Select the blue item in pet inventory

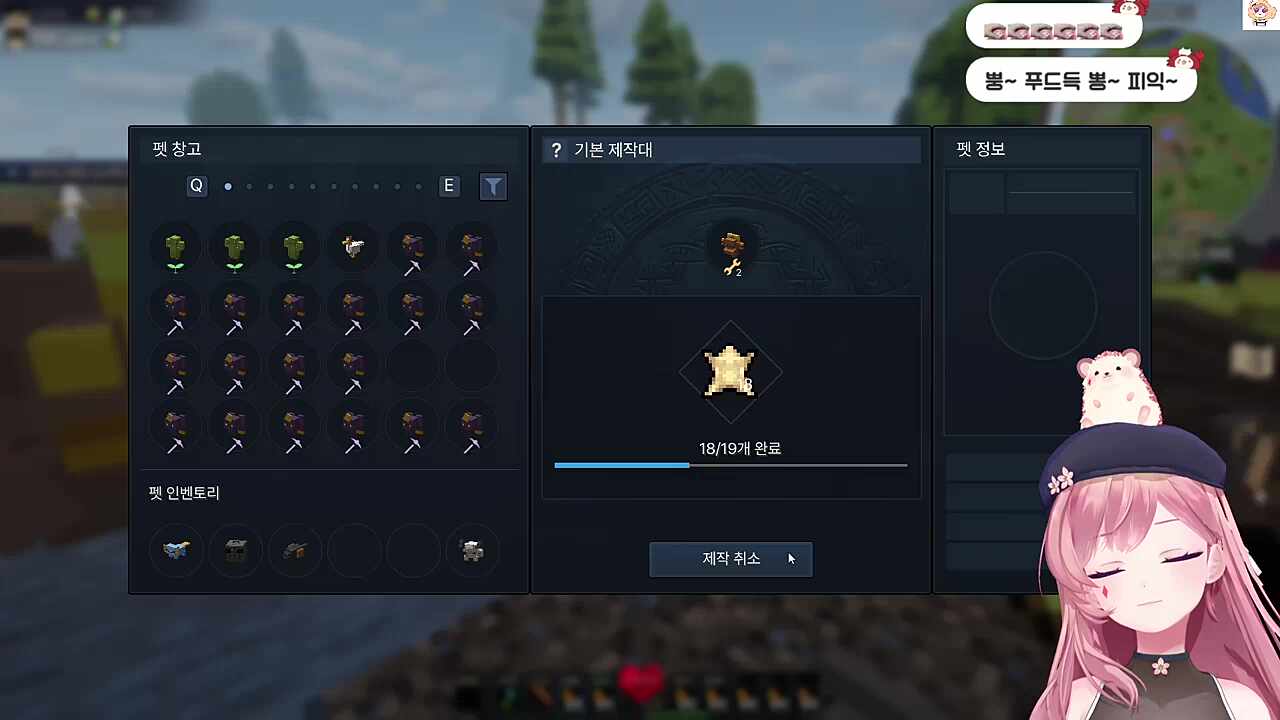coord(175,550)
